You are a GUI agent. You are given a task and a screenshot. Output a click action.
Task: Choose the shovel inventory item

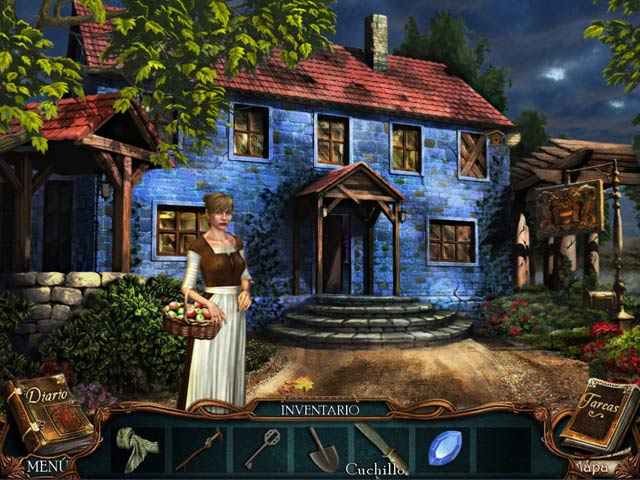pos(323,448)
